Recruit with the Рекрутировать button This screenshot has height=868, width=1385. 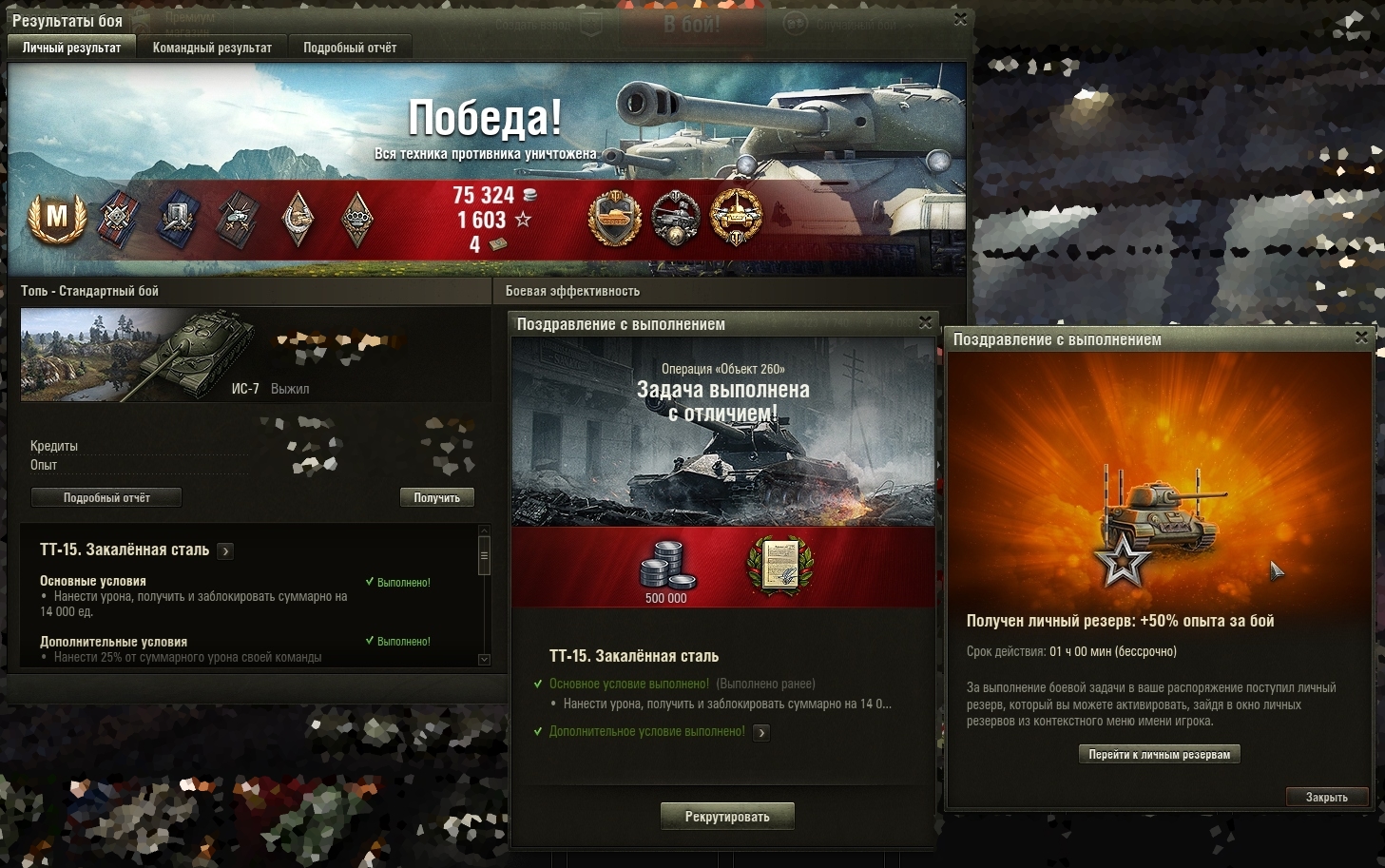[727, 817]
